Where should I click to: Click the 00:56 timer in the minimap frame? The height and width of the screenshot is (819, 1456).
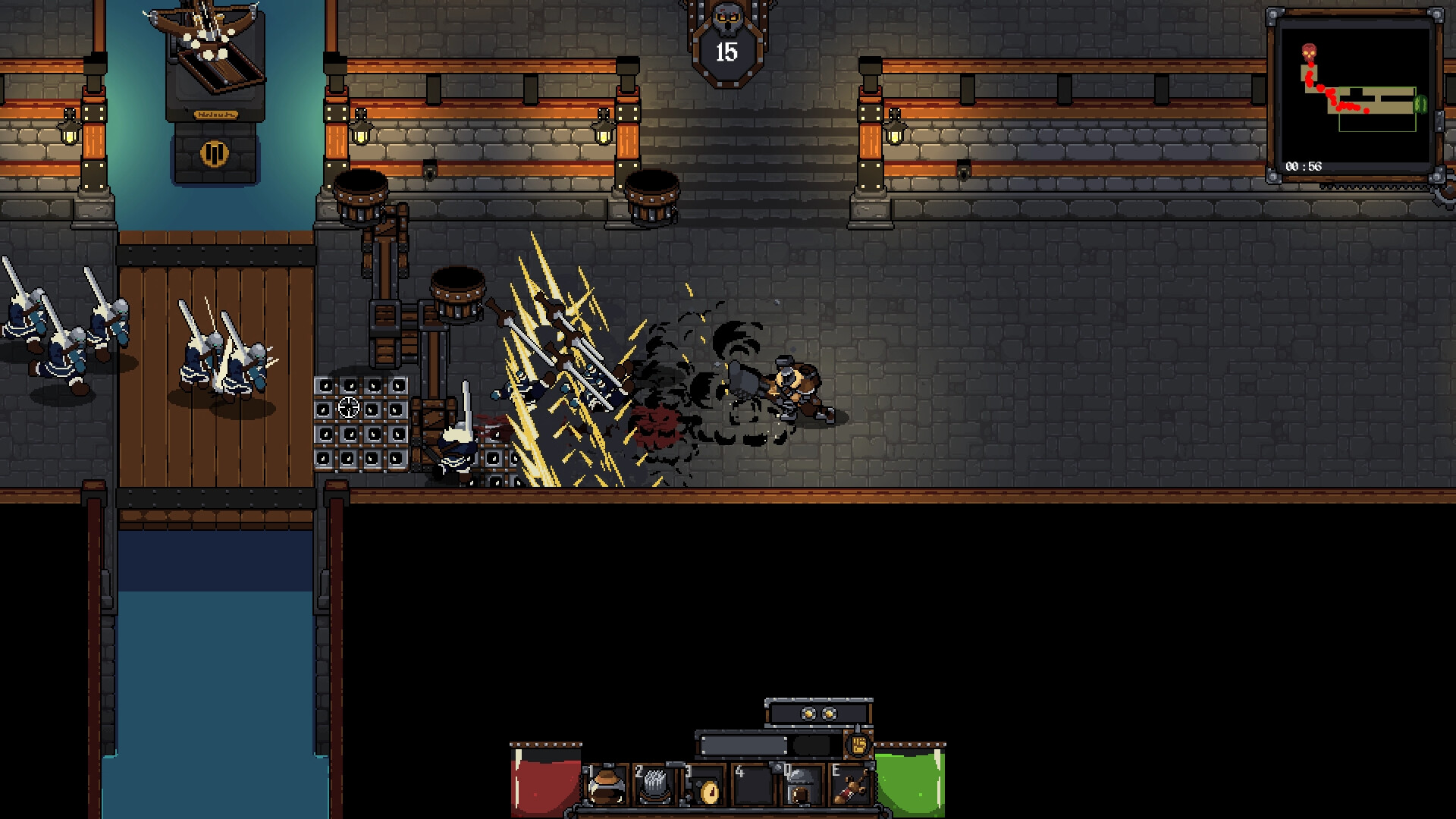coord(1303,166)
